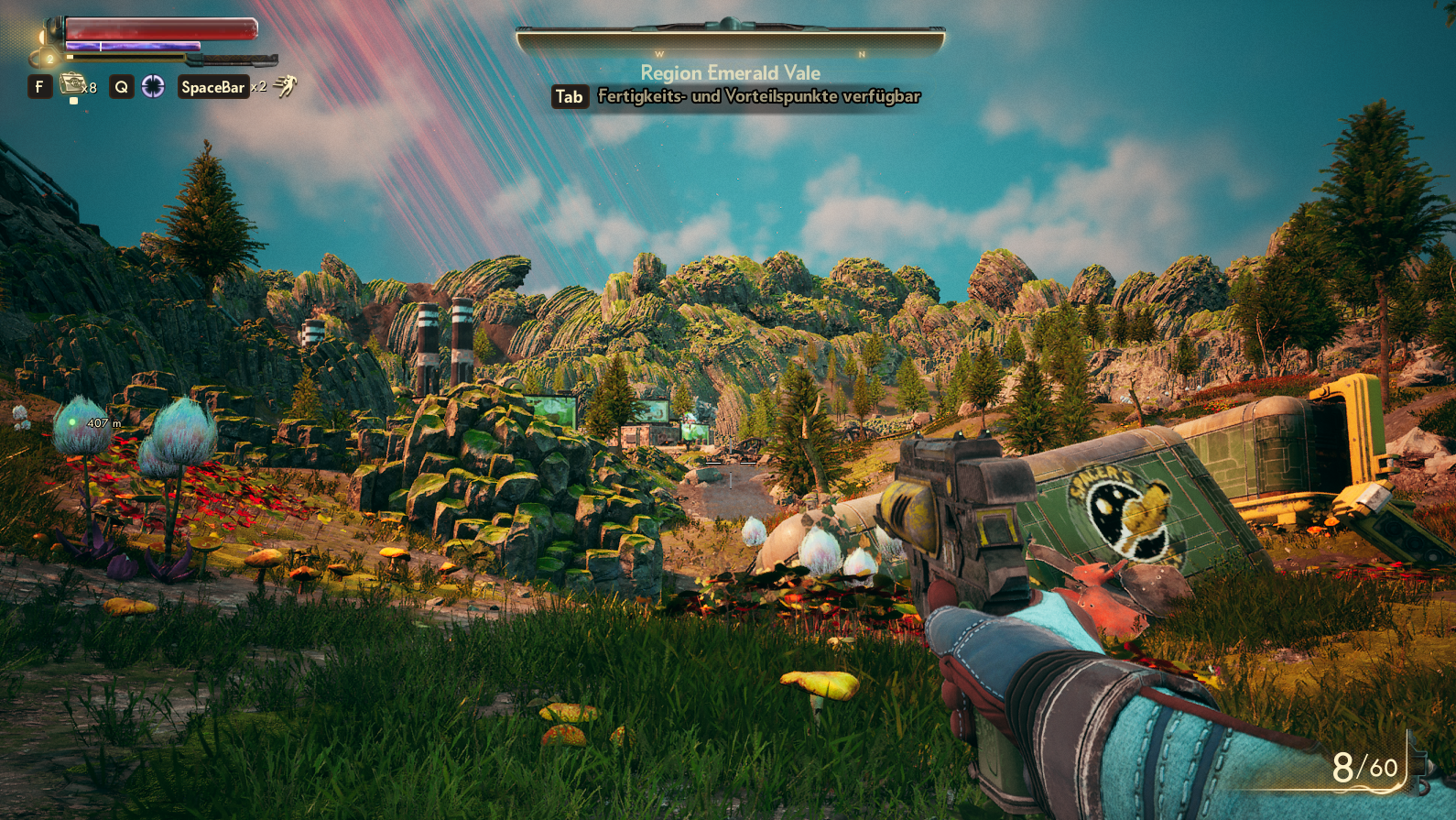Click the x8 consumable count label
This screenshot has height=820, width=1456.
point(89,88)
